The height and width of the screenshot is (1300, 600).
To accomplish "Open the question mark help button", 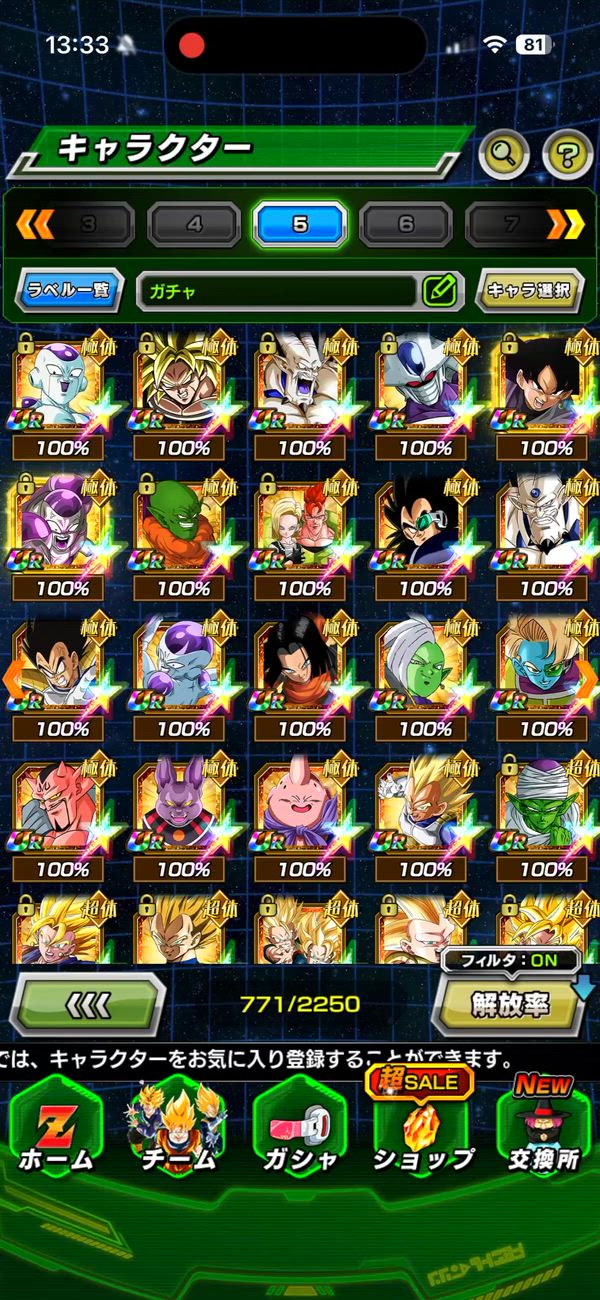I will pos(567,153).
